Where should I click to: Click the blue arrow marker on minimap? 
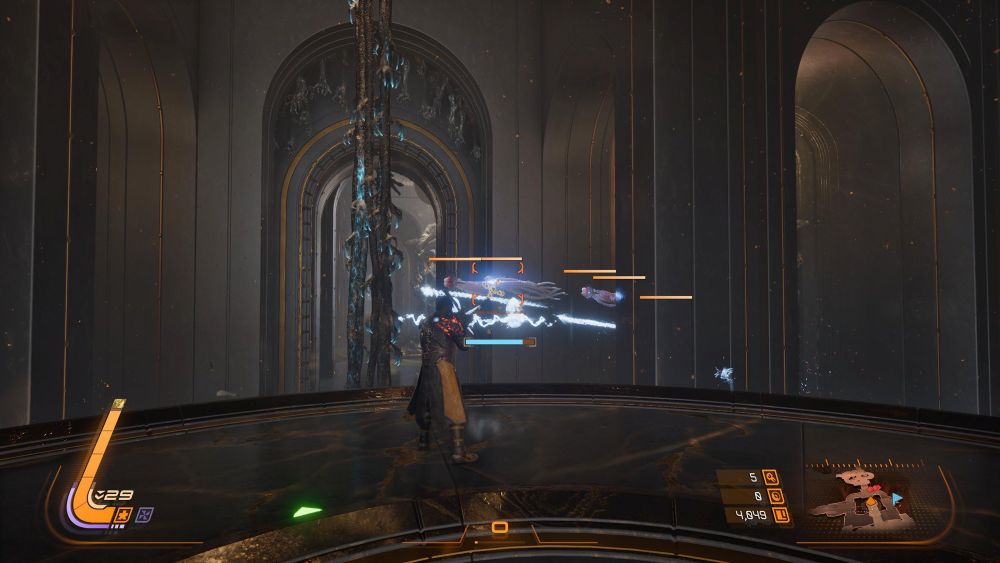pos(897,497)
